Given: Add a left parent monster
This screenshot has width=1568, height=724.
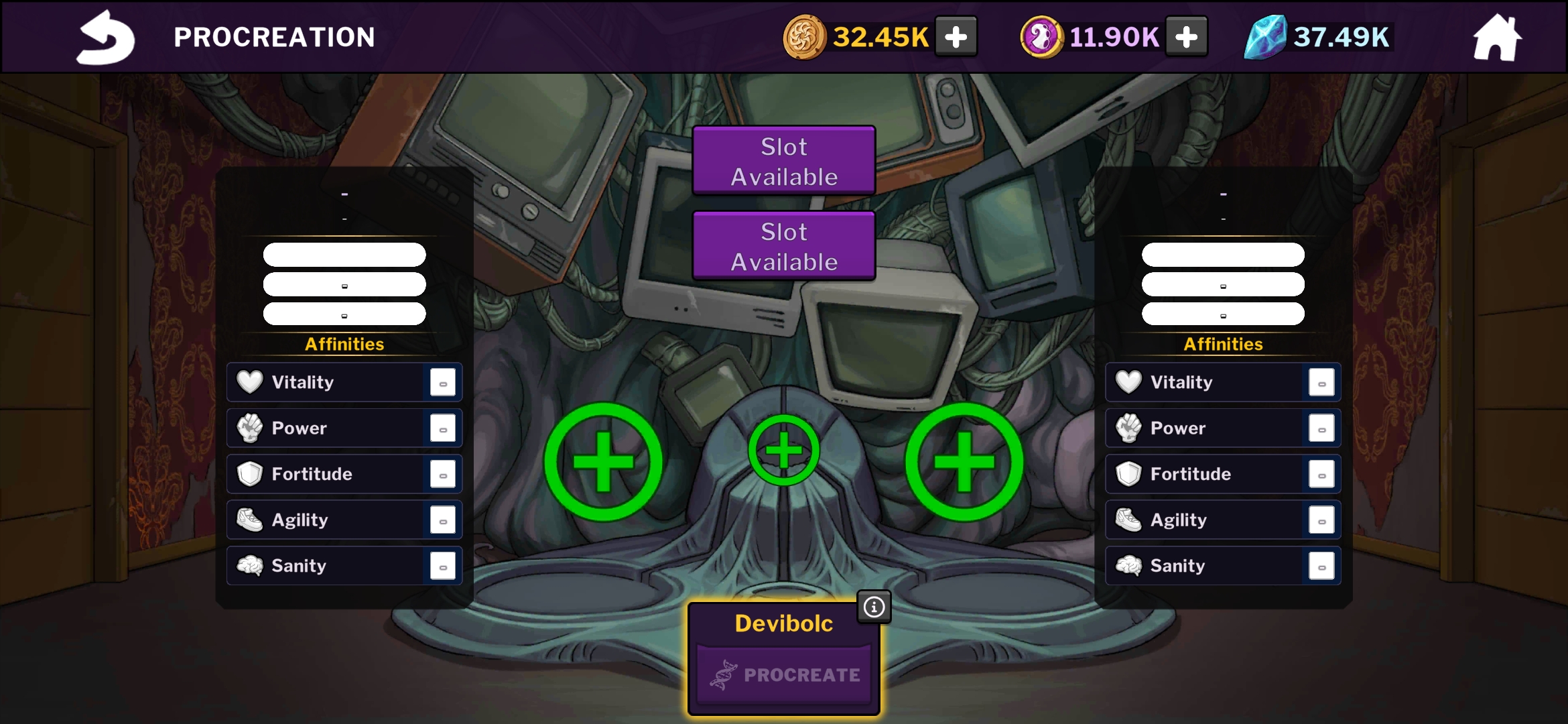Looking at the screenshot, I should click(x=603, y=462).
